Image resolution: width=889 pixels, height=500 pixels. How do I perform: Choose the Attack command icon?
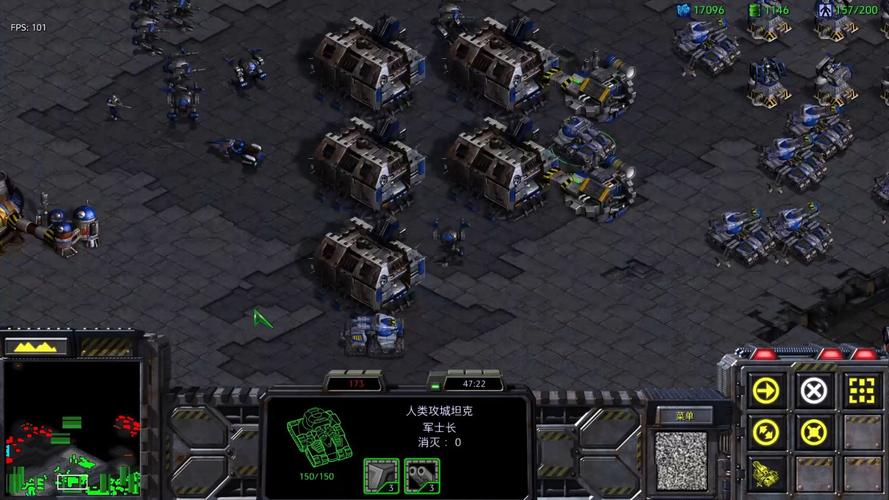[860, 390]
